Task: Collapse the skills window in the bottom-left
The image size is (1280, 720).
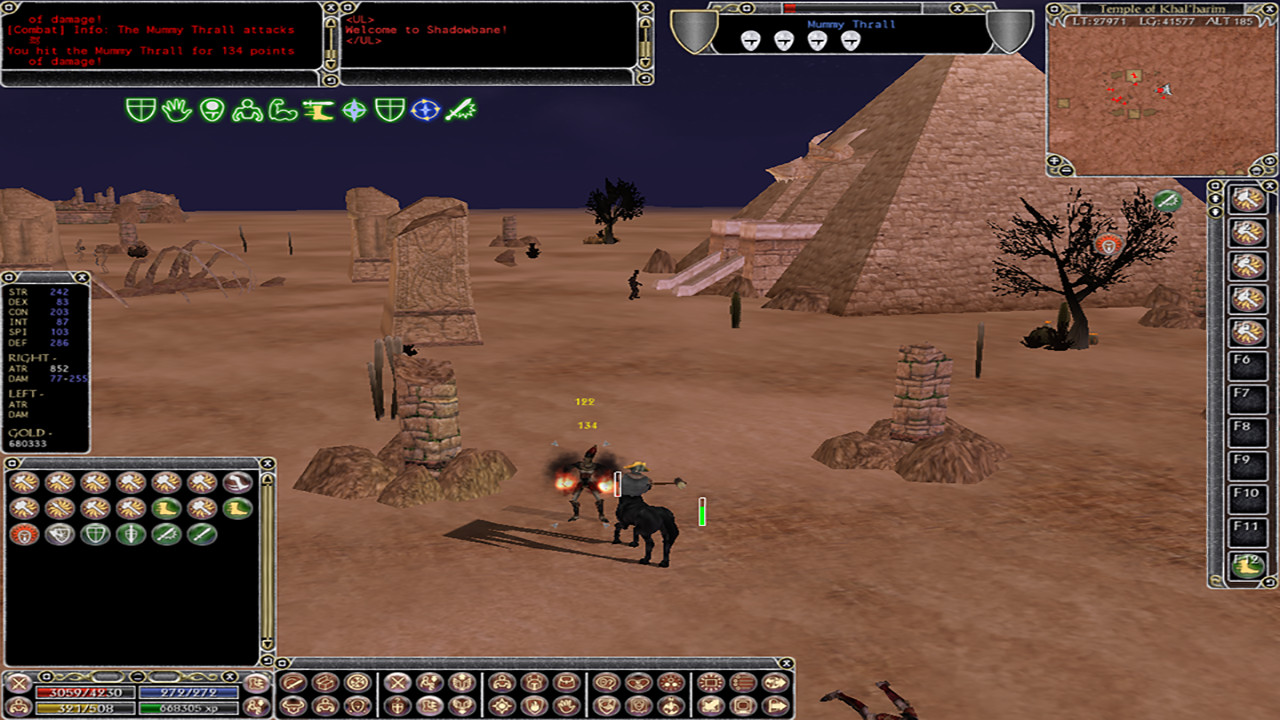Action: (x=12, y=462)
